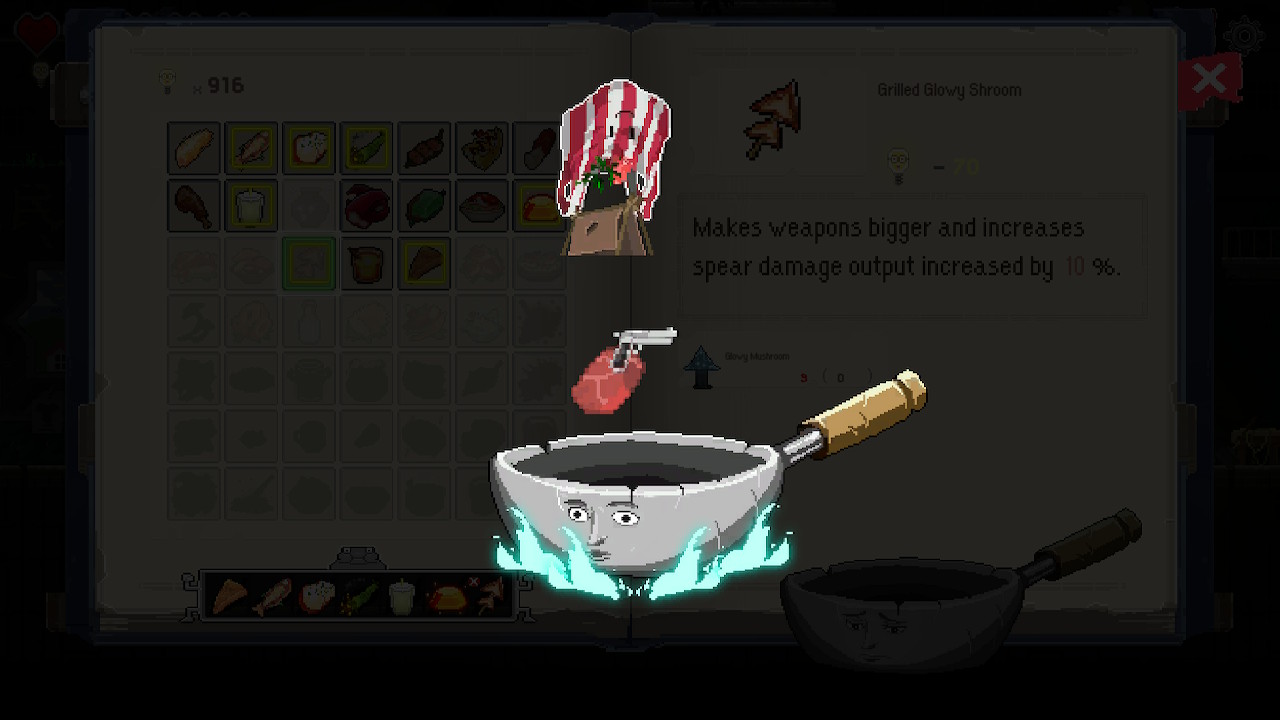Screen dimensions: 1280x720
Task: Toggle selection of the peas inventory slot
Action: [x=424, y=147]
